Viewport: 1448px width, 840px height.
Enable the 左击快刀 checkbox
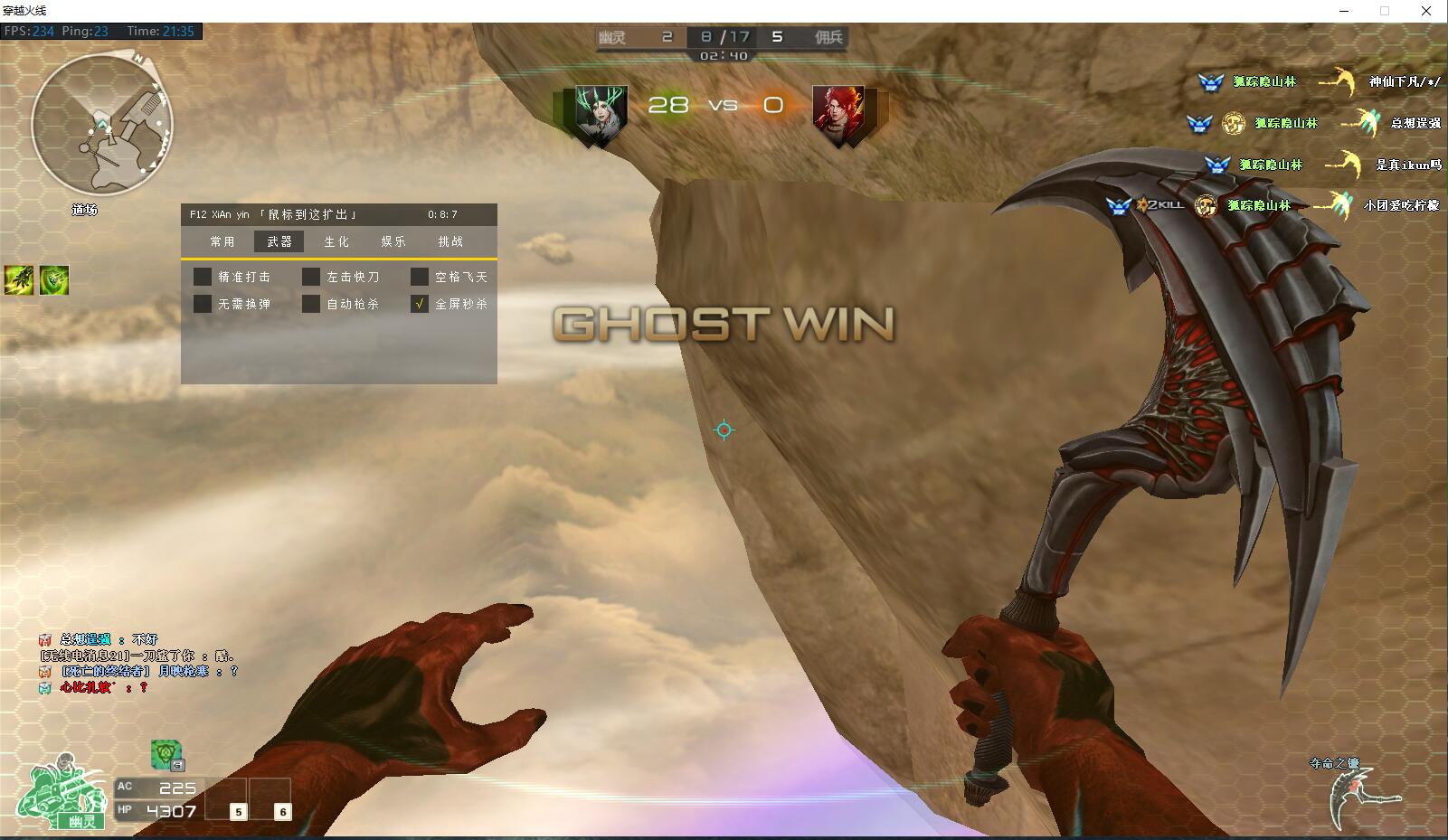point(311,277)
